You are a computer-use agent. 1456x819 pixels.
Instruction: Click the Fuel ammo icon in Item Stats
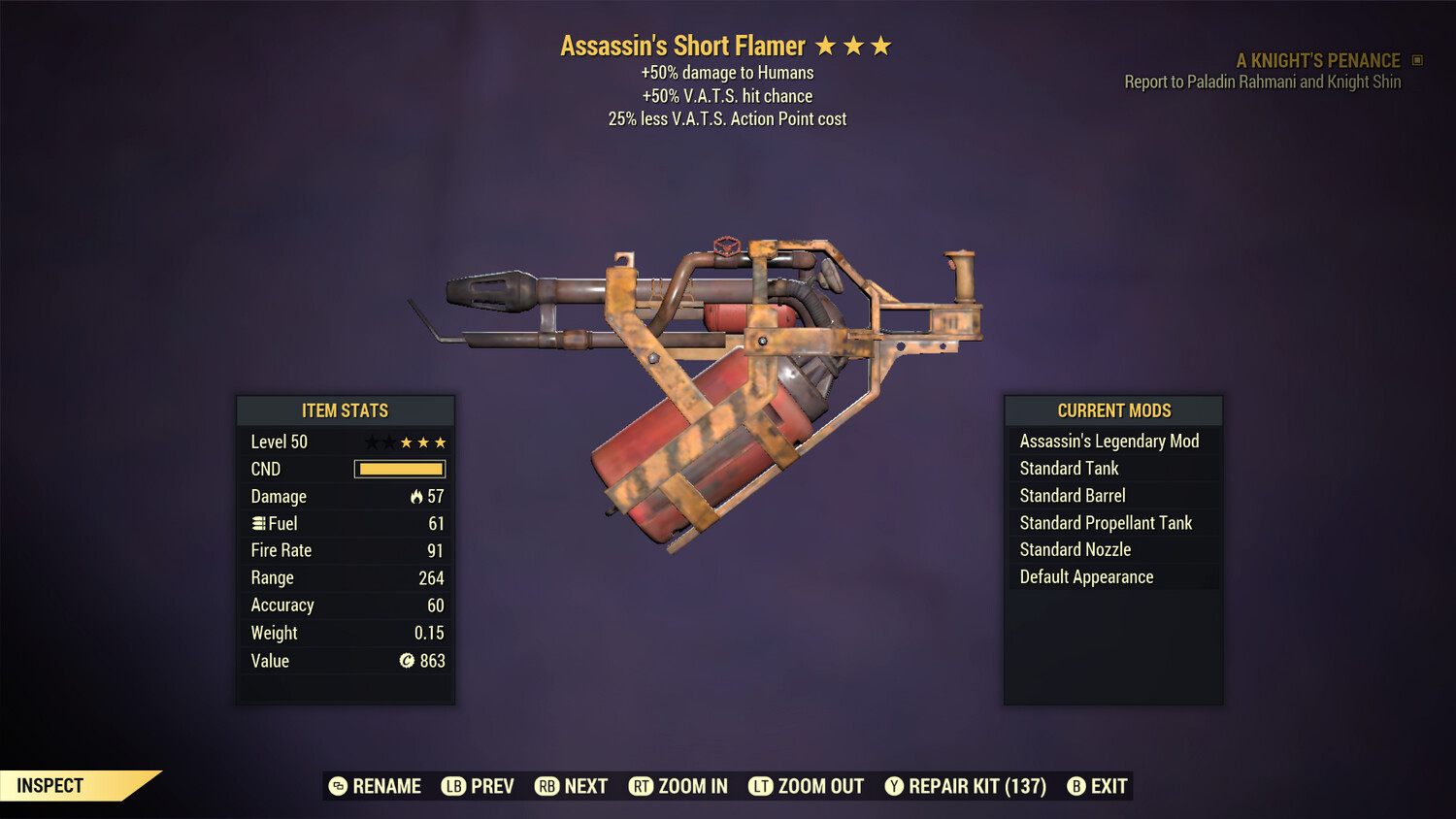tap(257, 523)
